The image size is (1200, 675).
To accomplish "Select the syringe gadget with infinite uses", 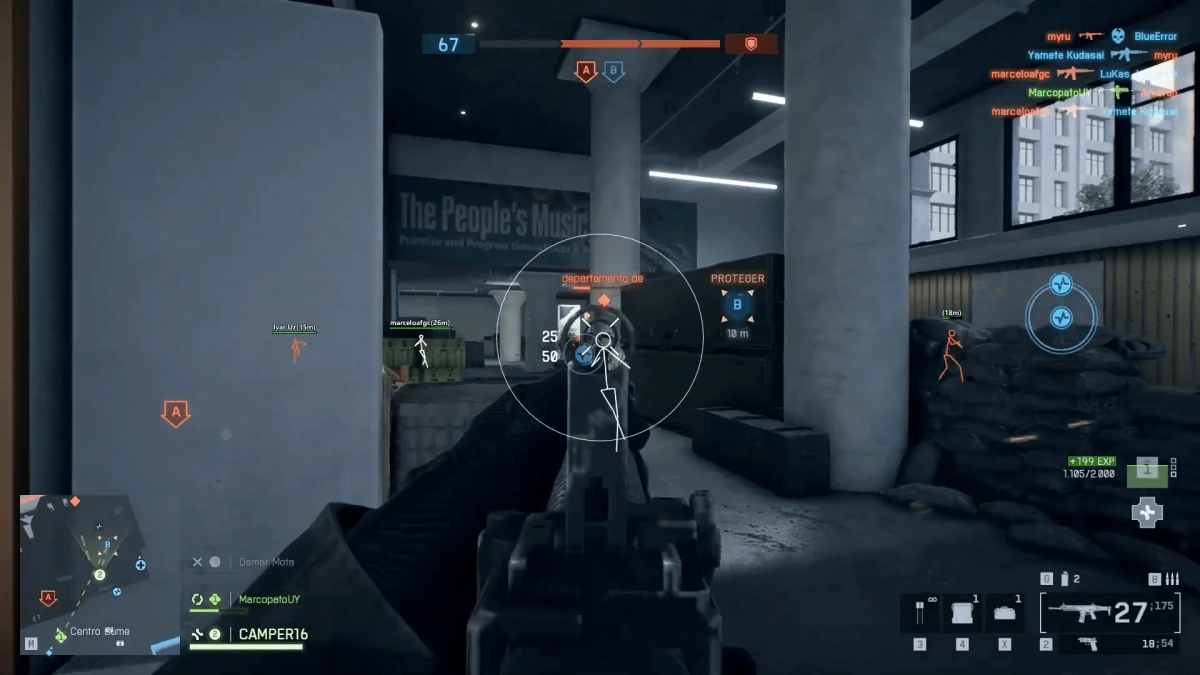I will (x=919, y=612).
